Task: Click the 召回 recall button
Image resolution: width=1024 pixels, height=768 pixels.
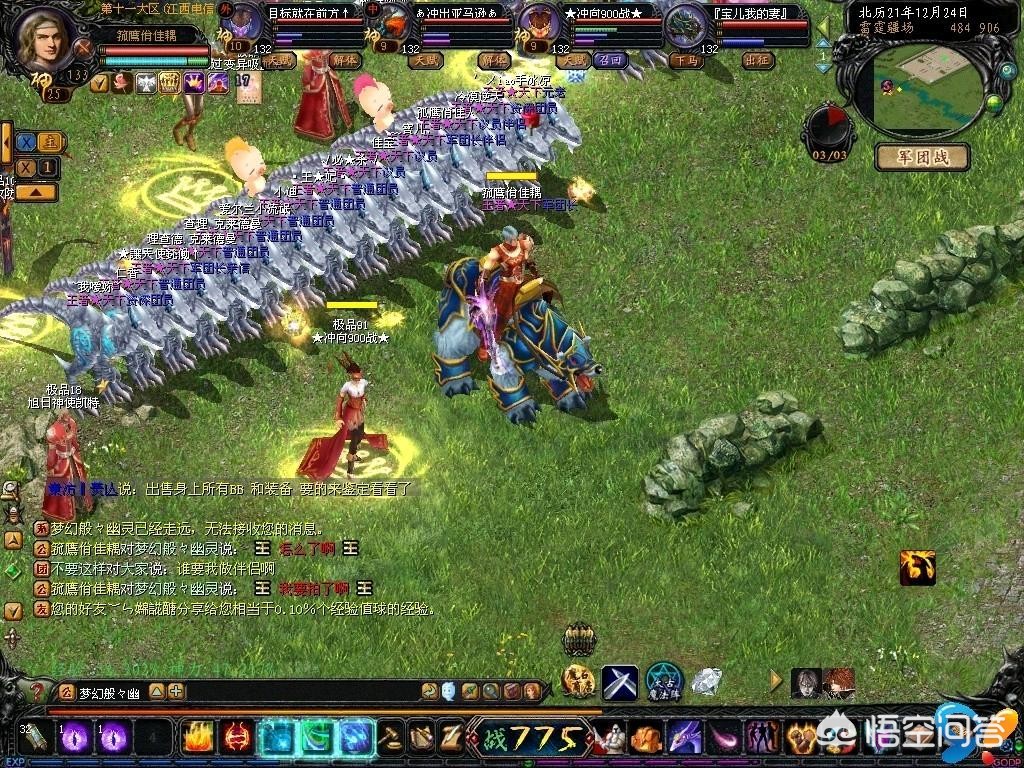Action: pyautogui.click(x=608, y=60)
